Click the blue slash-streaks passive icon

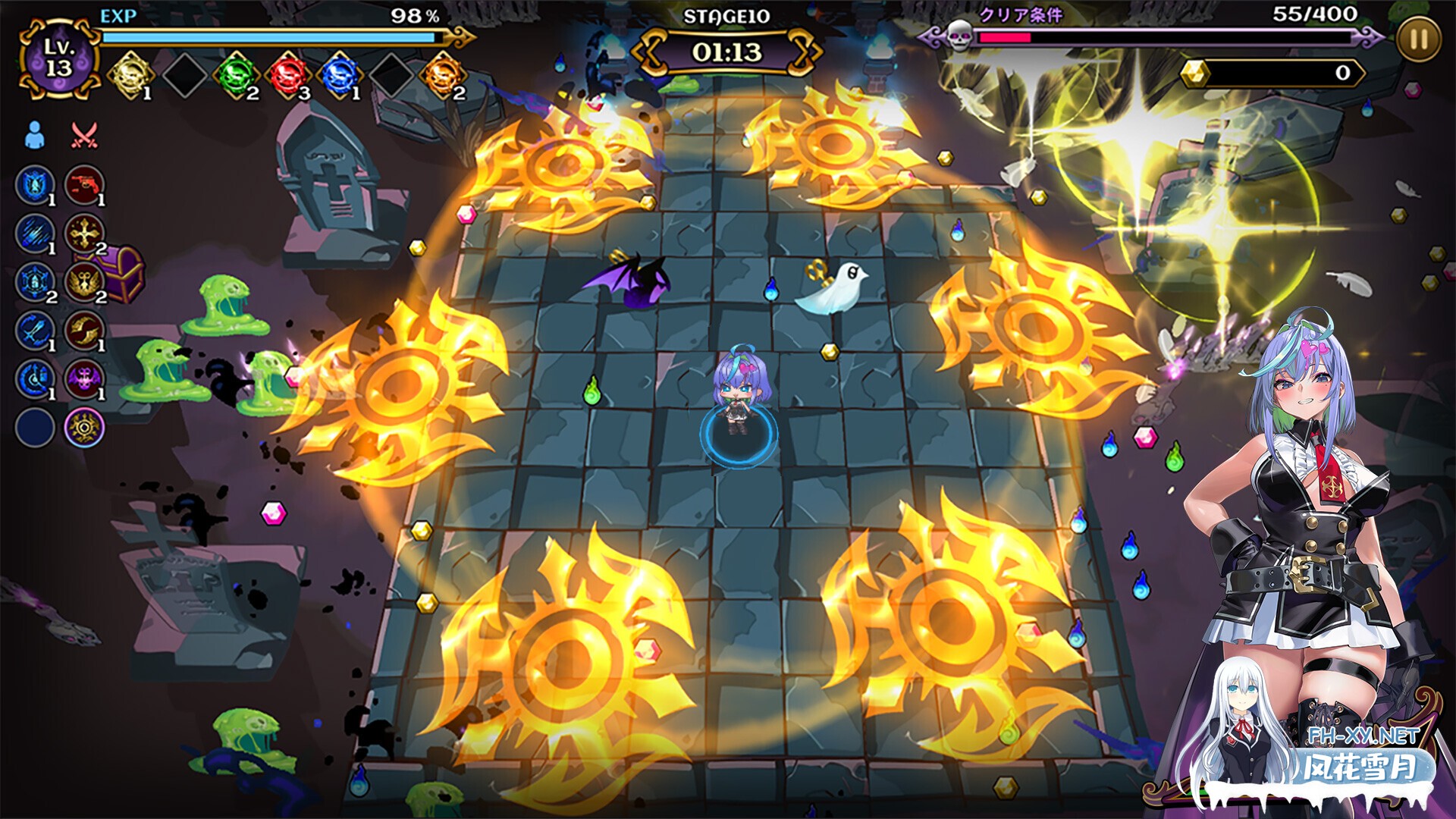[35, 233]
